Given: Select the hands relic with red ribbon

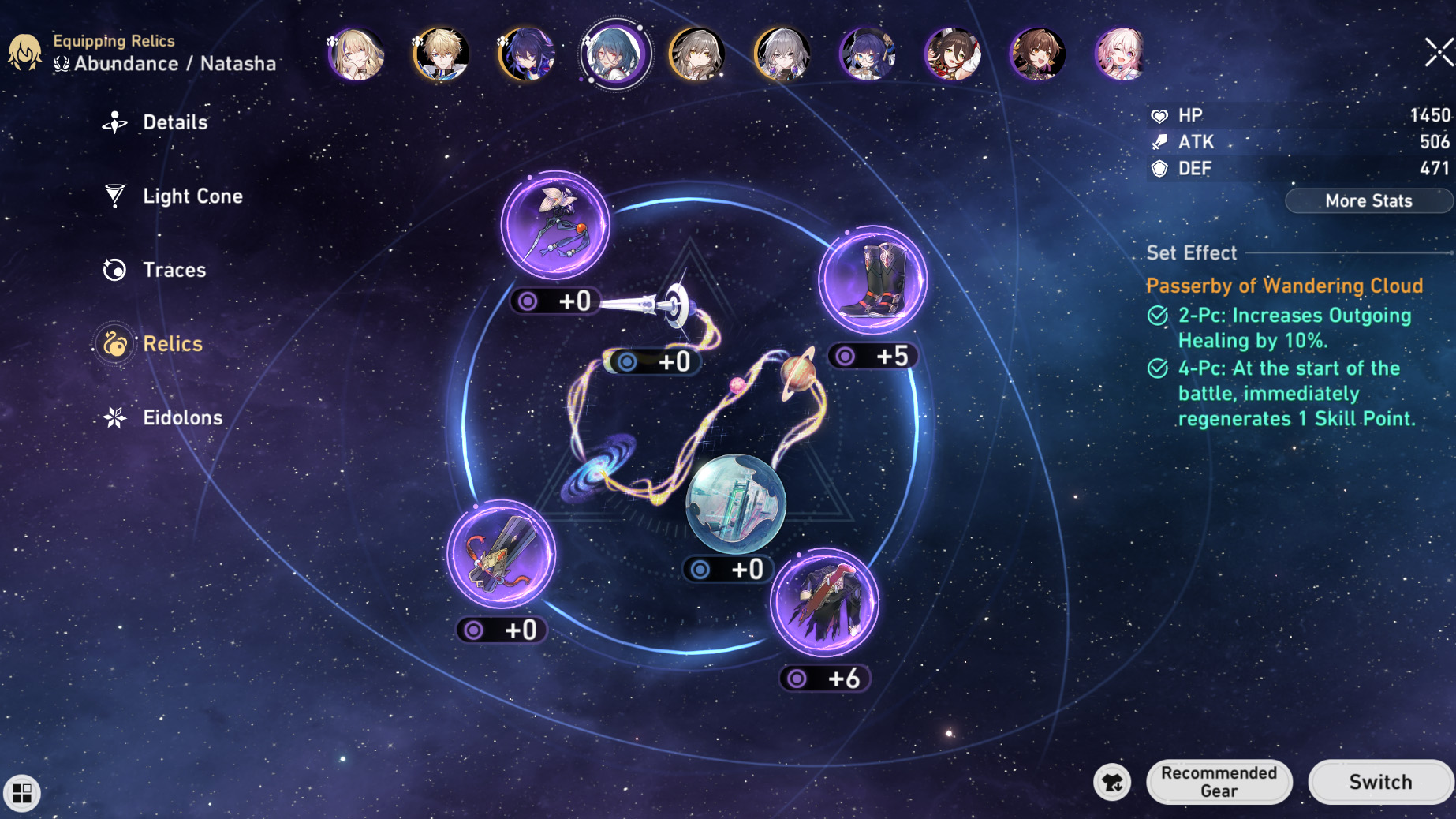Looking at the screenshot, I should click(502, 555).
